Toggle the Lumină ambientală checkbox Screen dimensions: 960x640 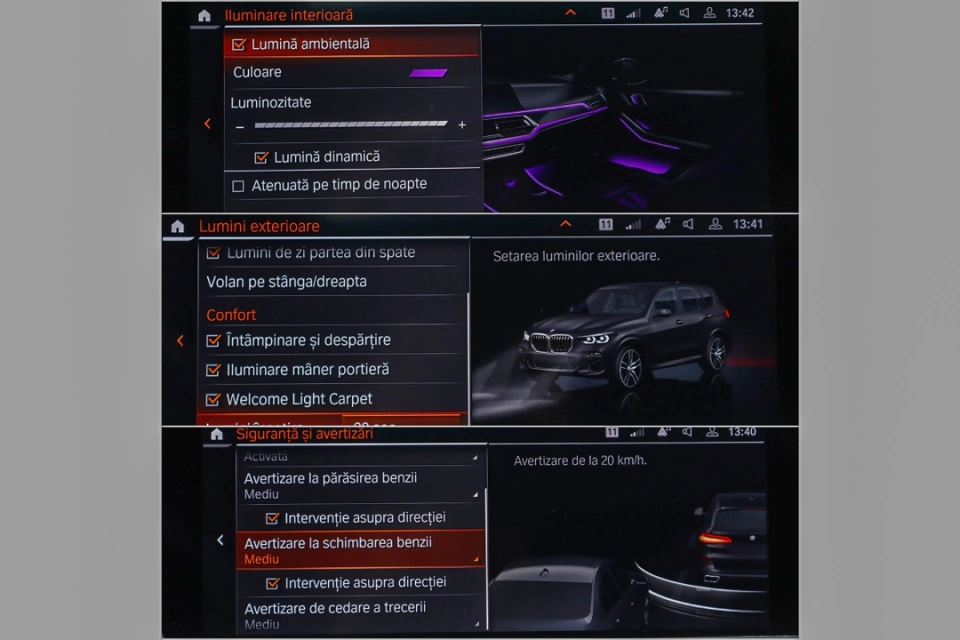[x=239, y=44]
